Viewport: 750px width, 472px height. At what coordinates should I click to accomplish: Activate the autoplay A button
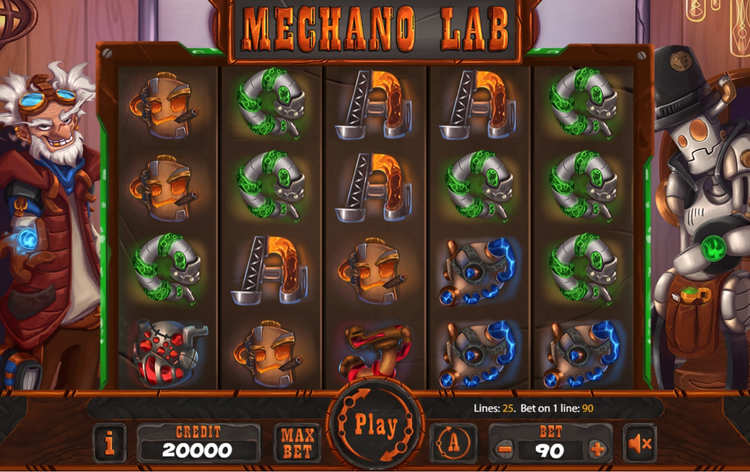tap(453, 442)
